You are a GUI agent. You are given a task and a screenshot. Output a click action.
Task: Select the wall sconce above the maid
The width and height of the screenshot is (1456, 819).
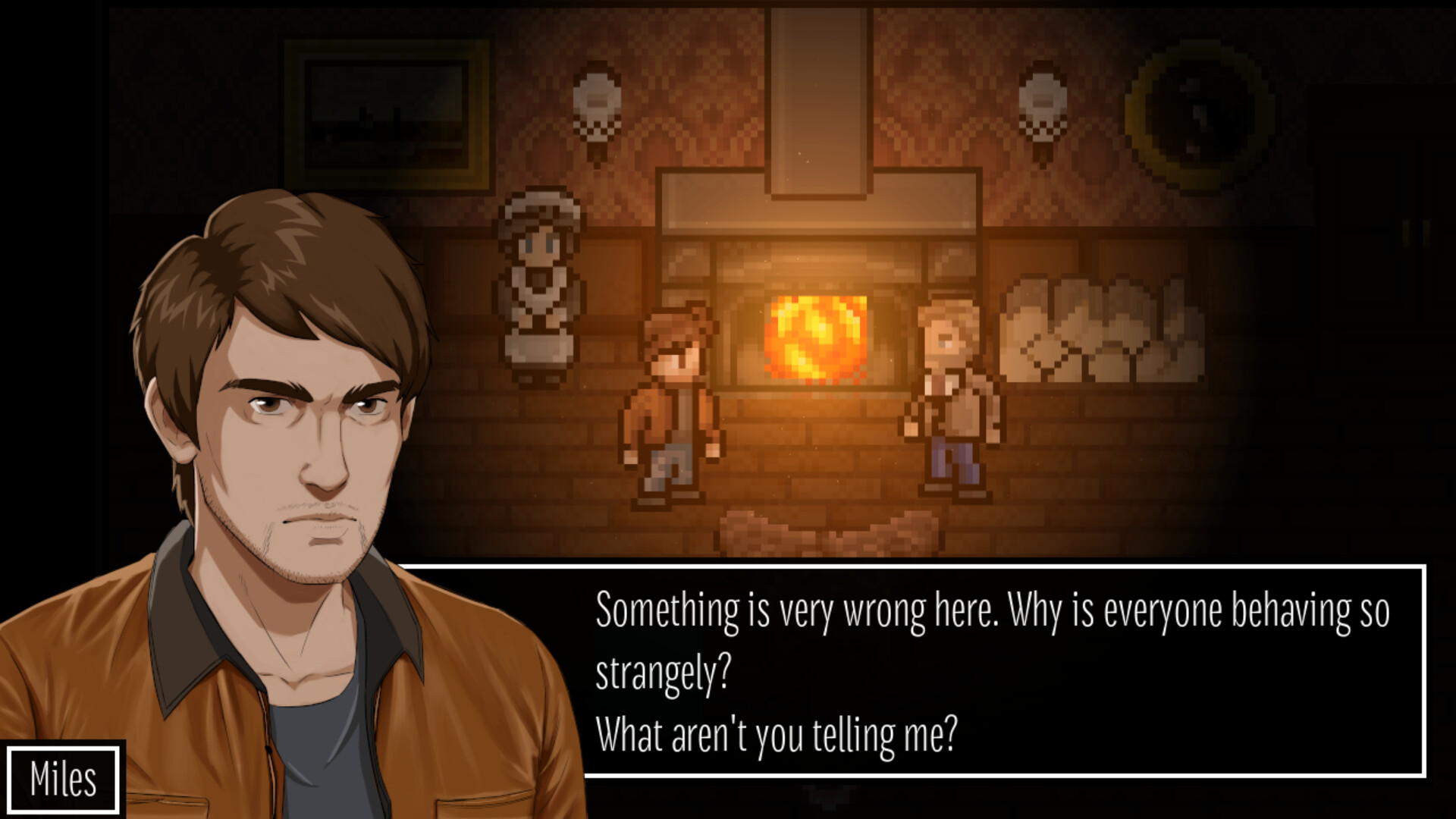(x=595, y=99)
